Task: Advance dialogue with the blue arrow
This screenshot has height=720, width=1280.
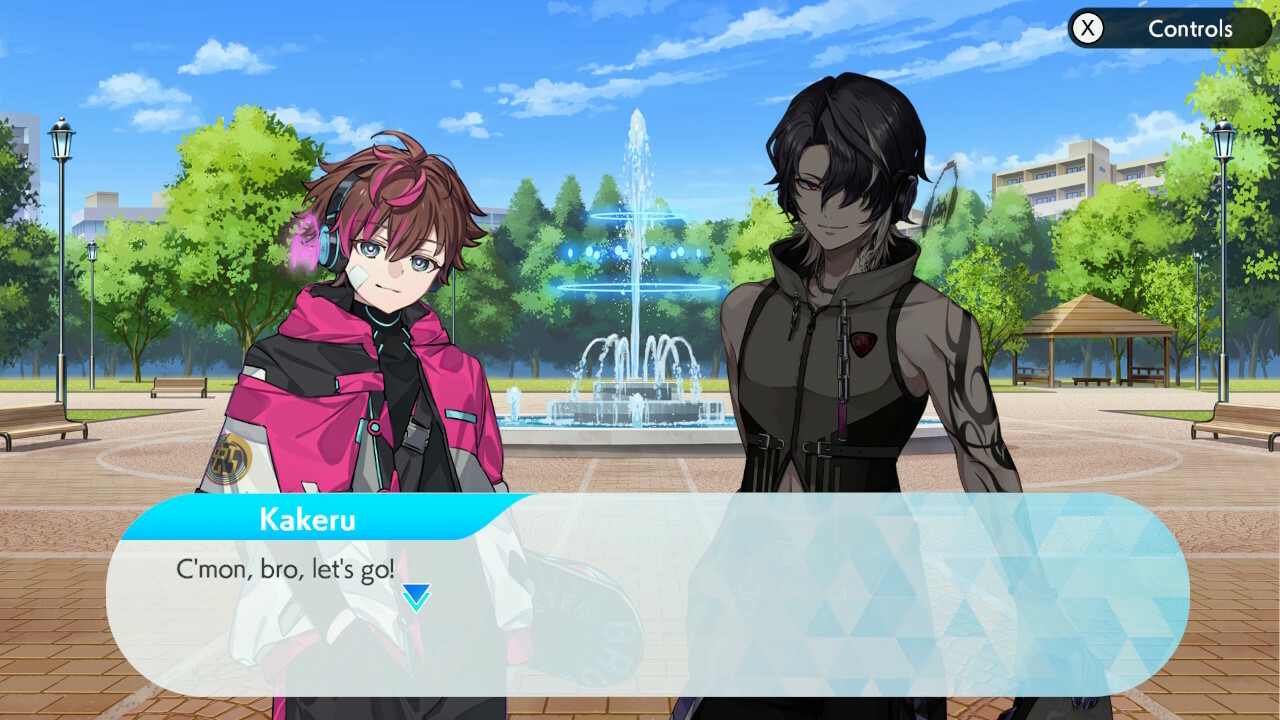Action: click(416, 597)
